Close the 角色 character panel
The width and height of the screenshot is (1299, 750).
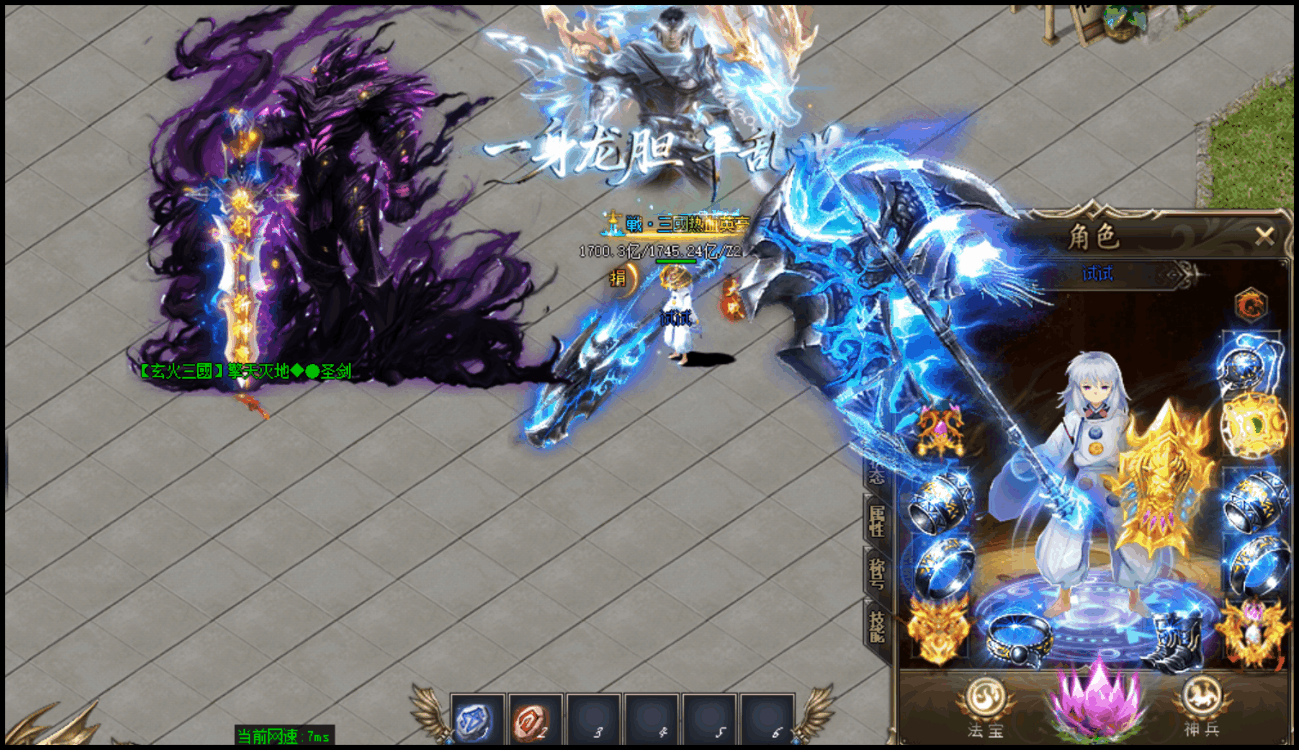(x=1265, y=237)
